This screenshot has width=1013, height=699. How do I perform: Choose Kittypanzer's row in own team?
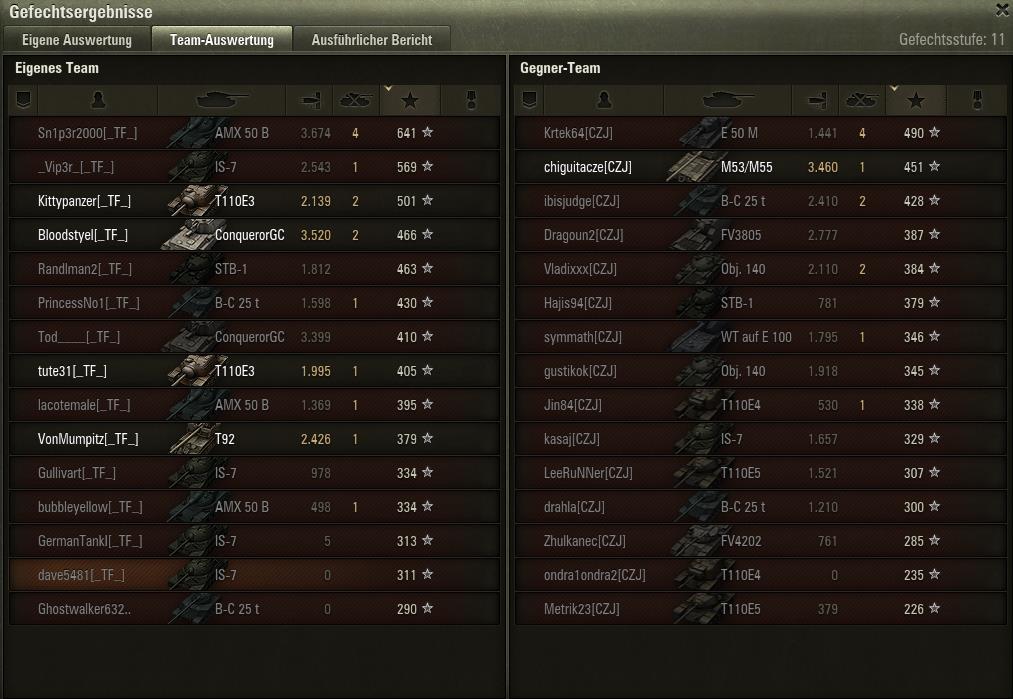254,201
